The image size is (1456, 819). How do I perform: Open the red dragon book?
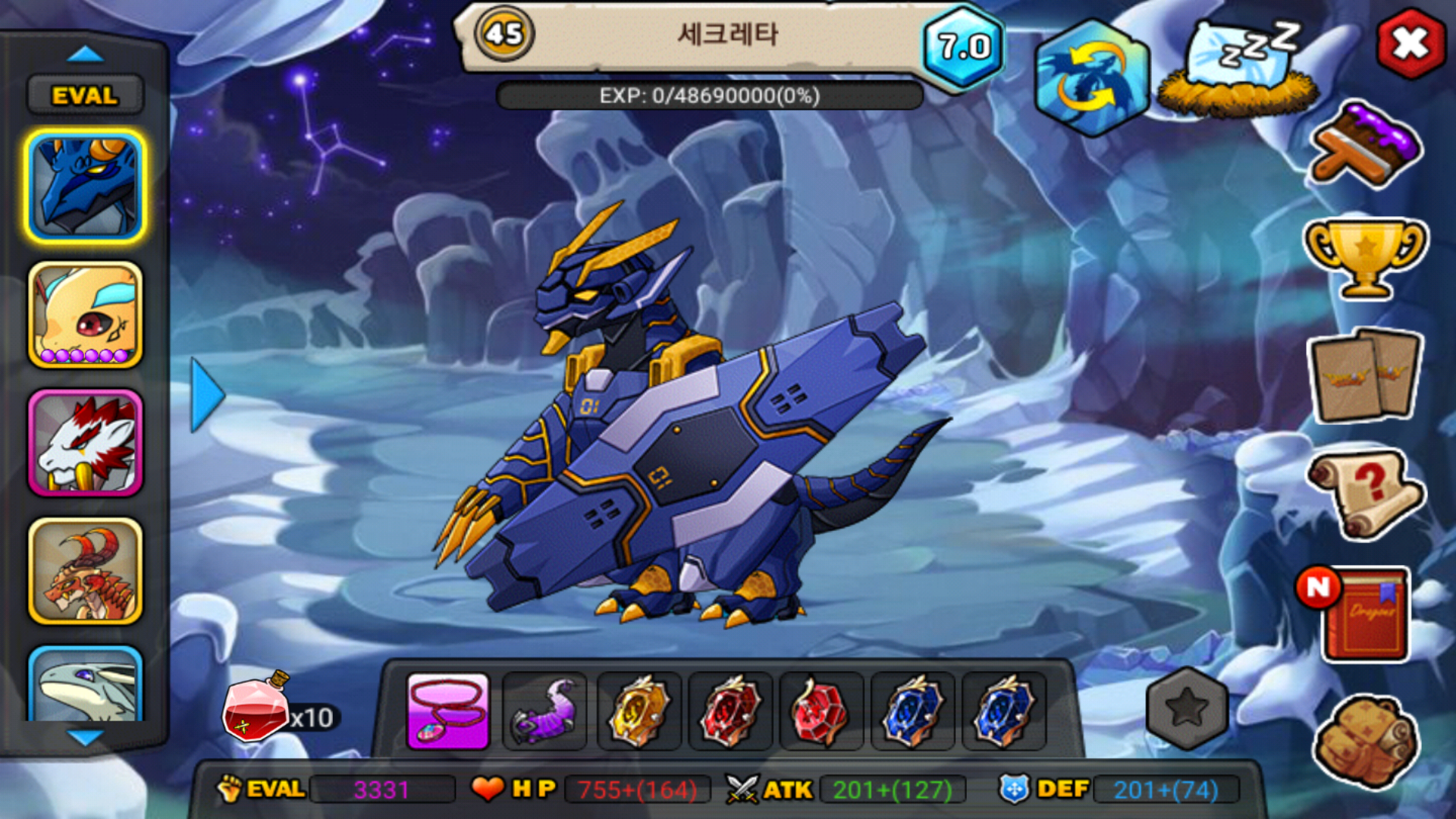click(x=1363, y=613)
